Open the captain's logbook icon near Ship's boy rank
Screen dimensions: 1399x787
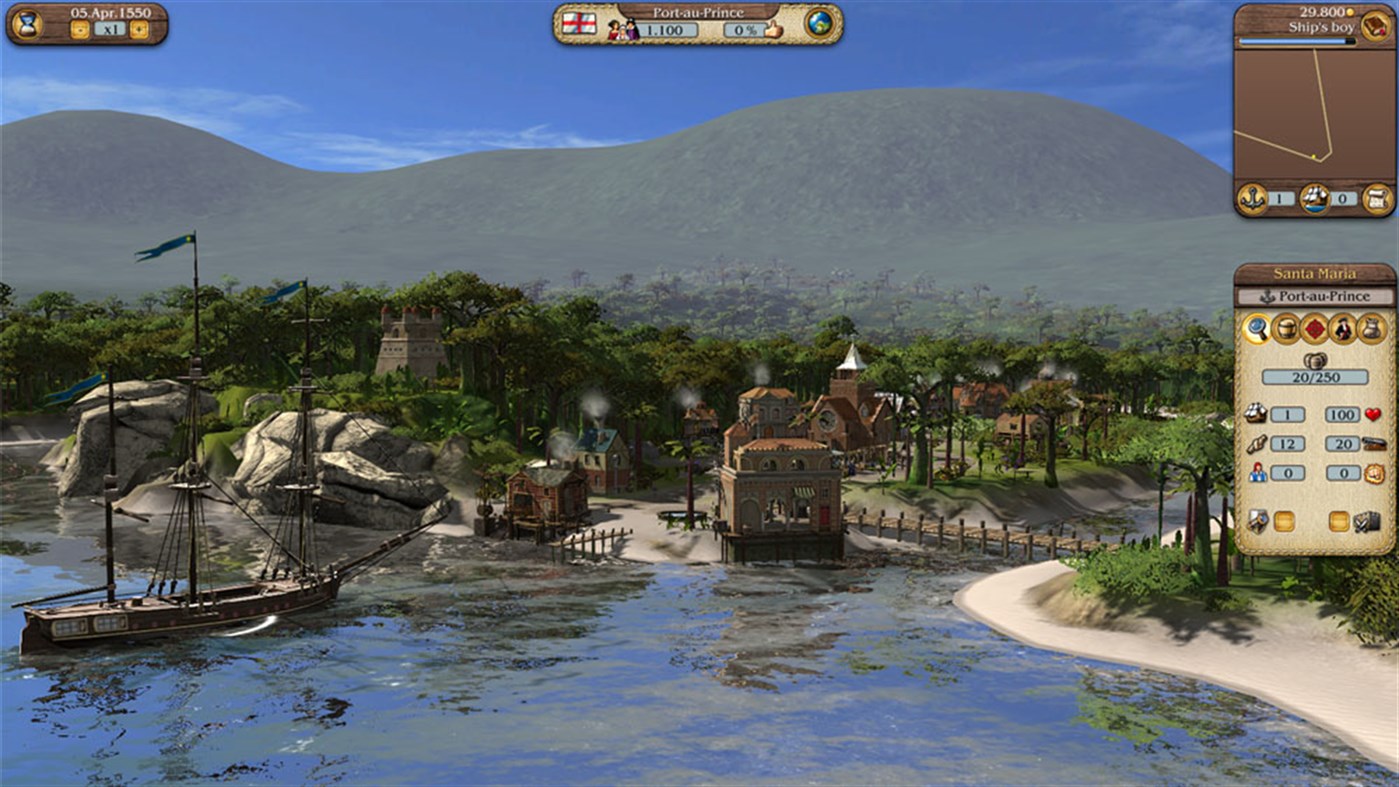point(1373,25)
